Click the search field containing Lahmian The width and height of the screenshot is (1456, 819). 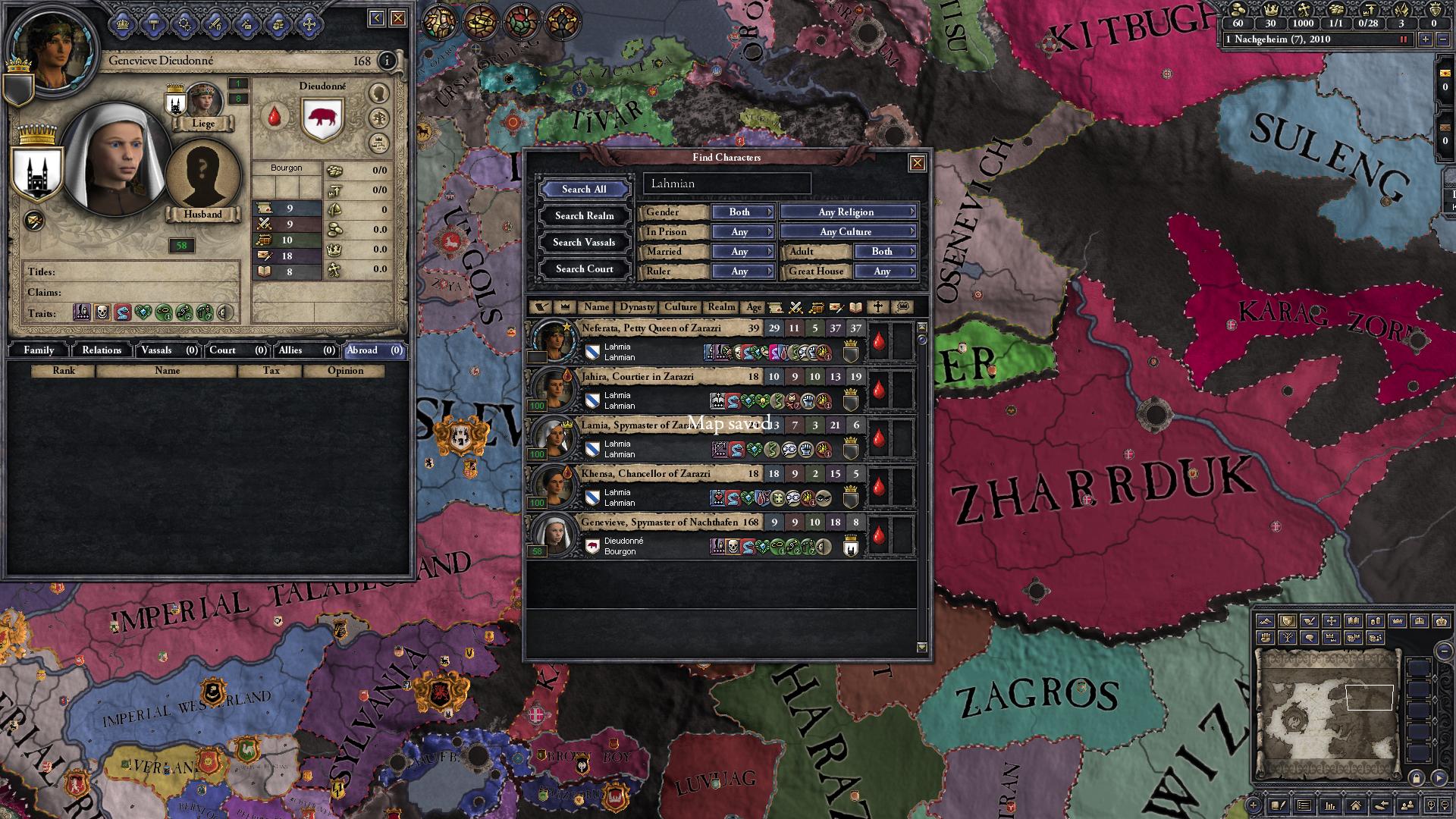point(726,184)
